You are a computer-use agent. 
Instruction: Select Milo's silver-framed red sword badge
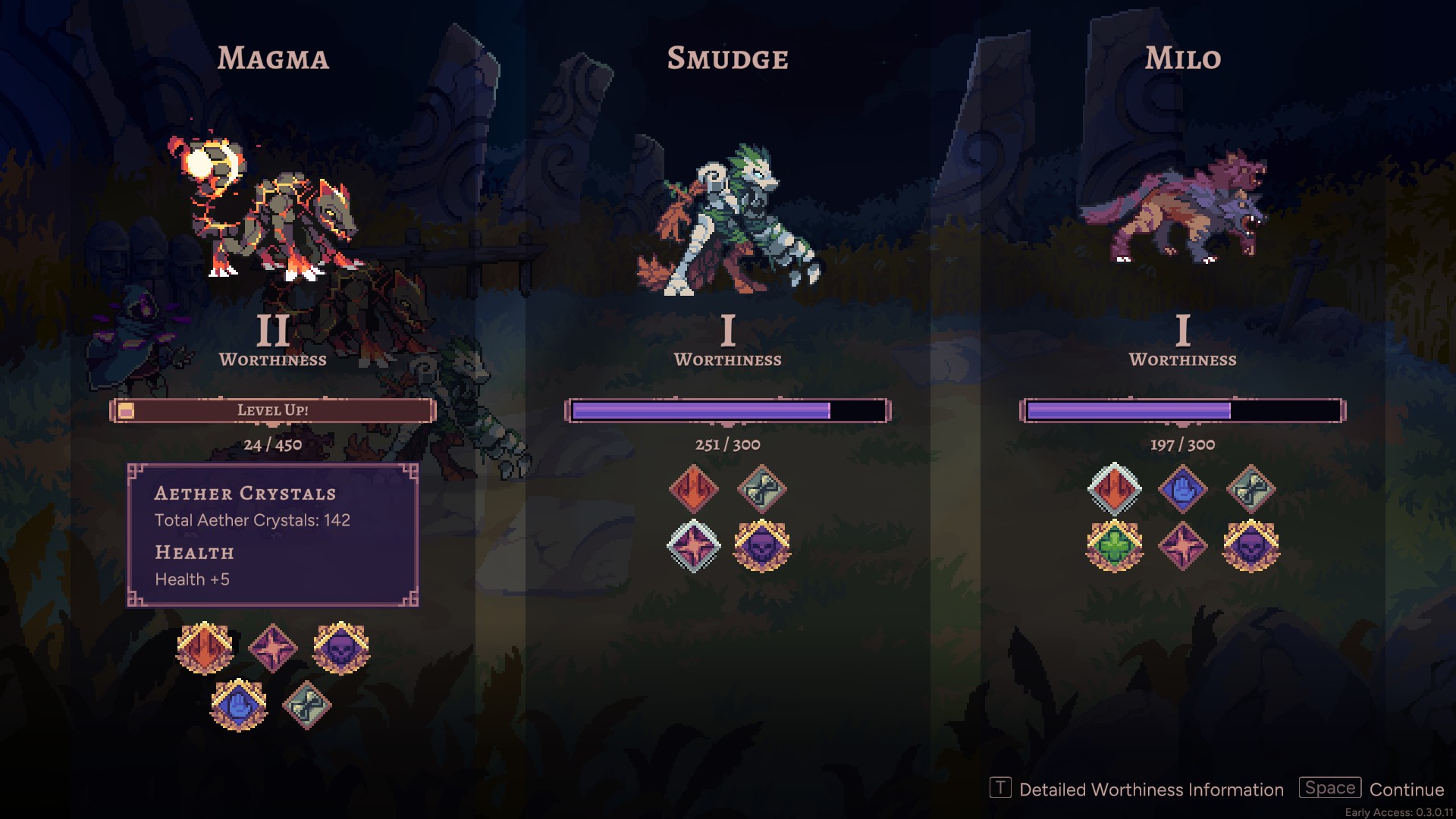tap(1115, 489)
